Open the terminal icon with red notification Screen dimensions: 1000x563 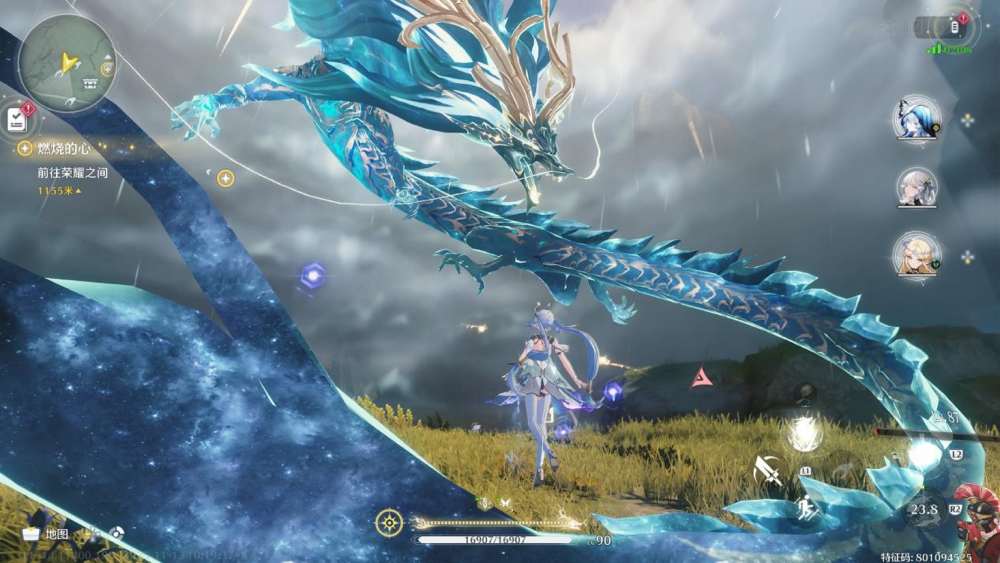(x=952, y=27)
